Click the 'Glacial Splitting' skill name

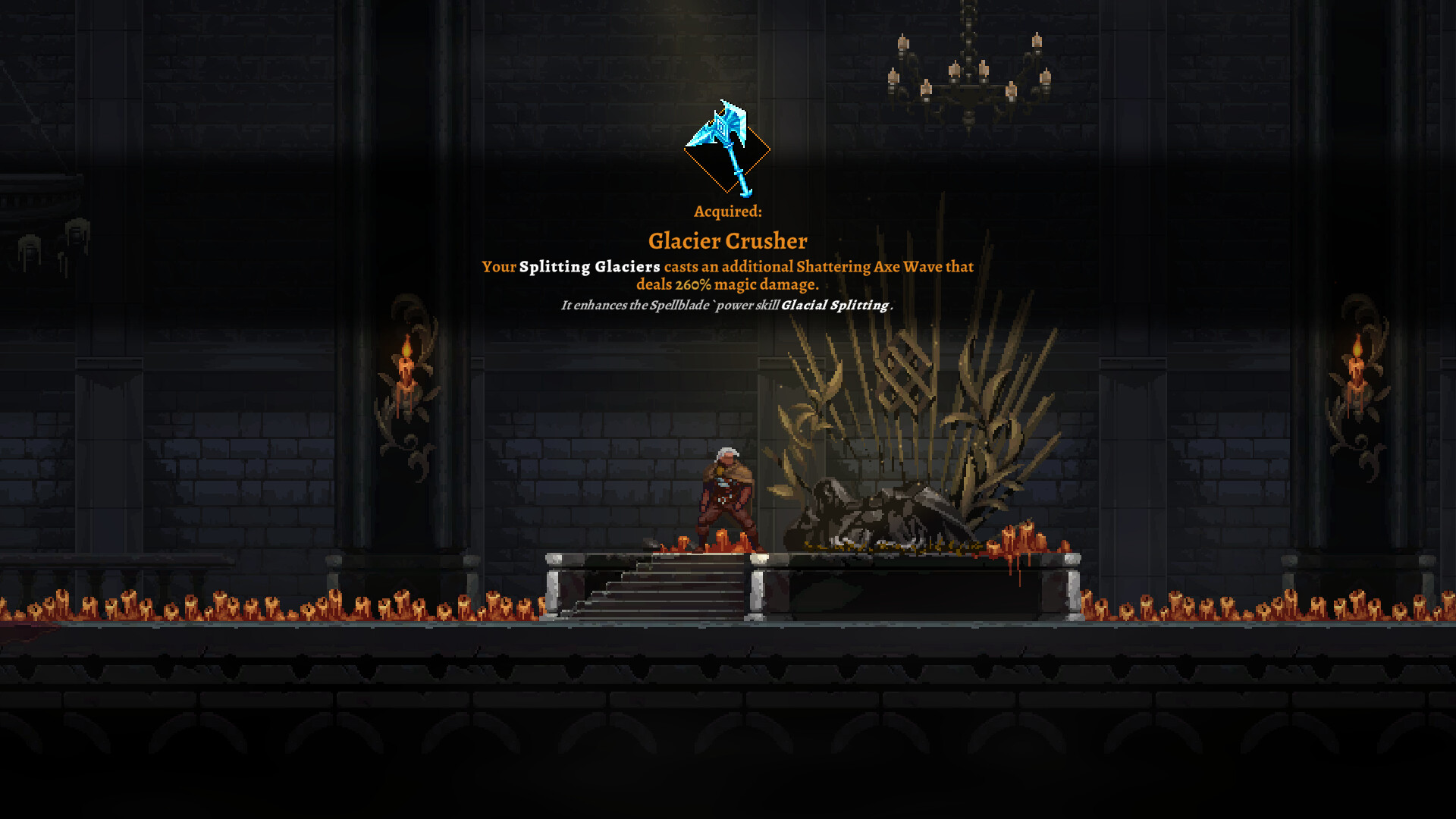click(834, 306)
